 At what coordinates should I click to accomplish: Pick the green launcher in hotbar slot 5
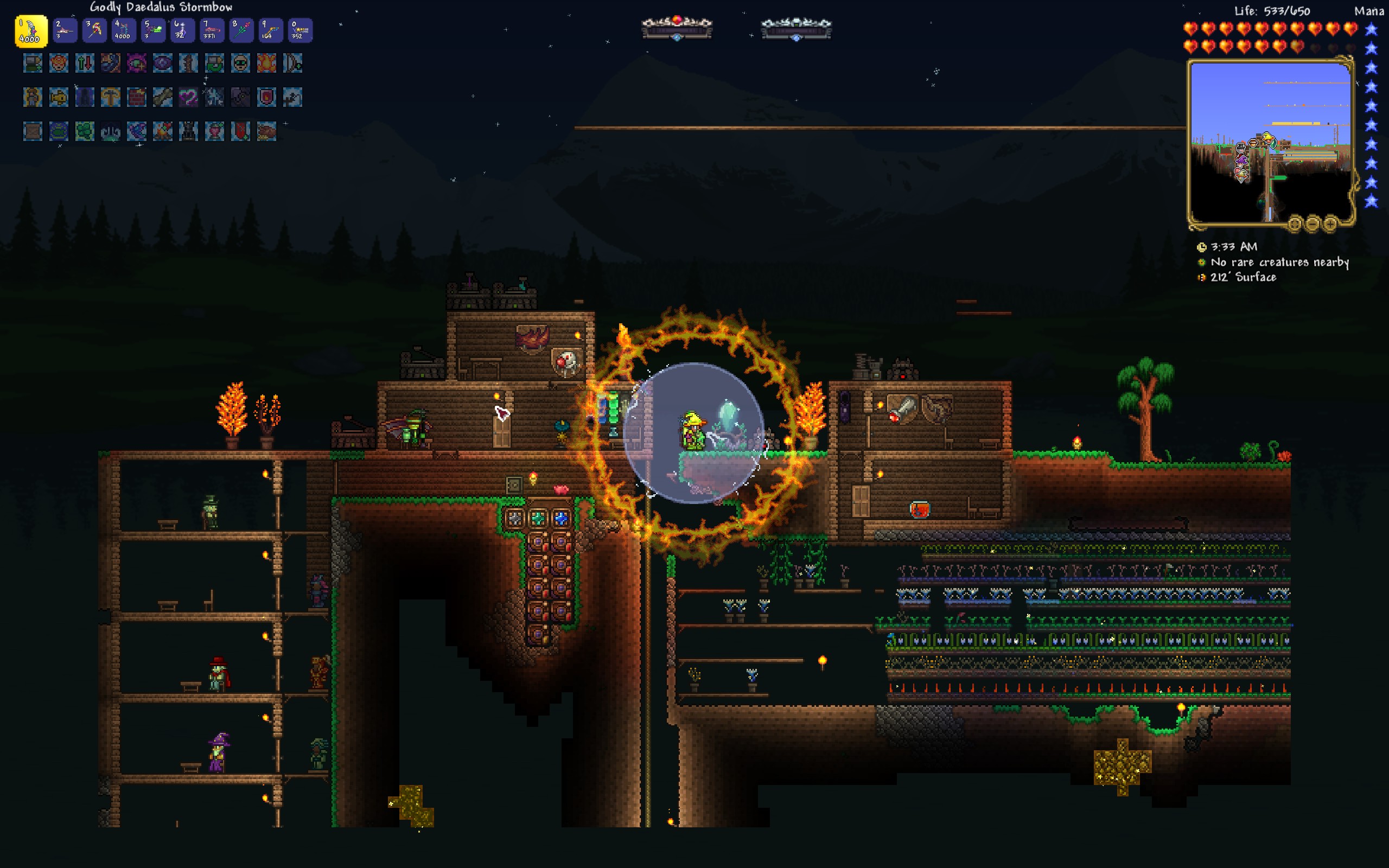153,30
